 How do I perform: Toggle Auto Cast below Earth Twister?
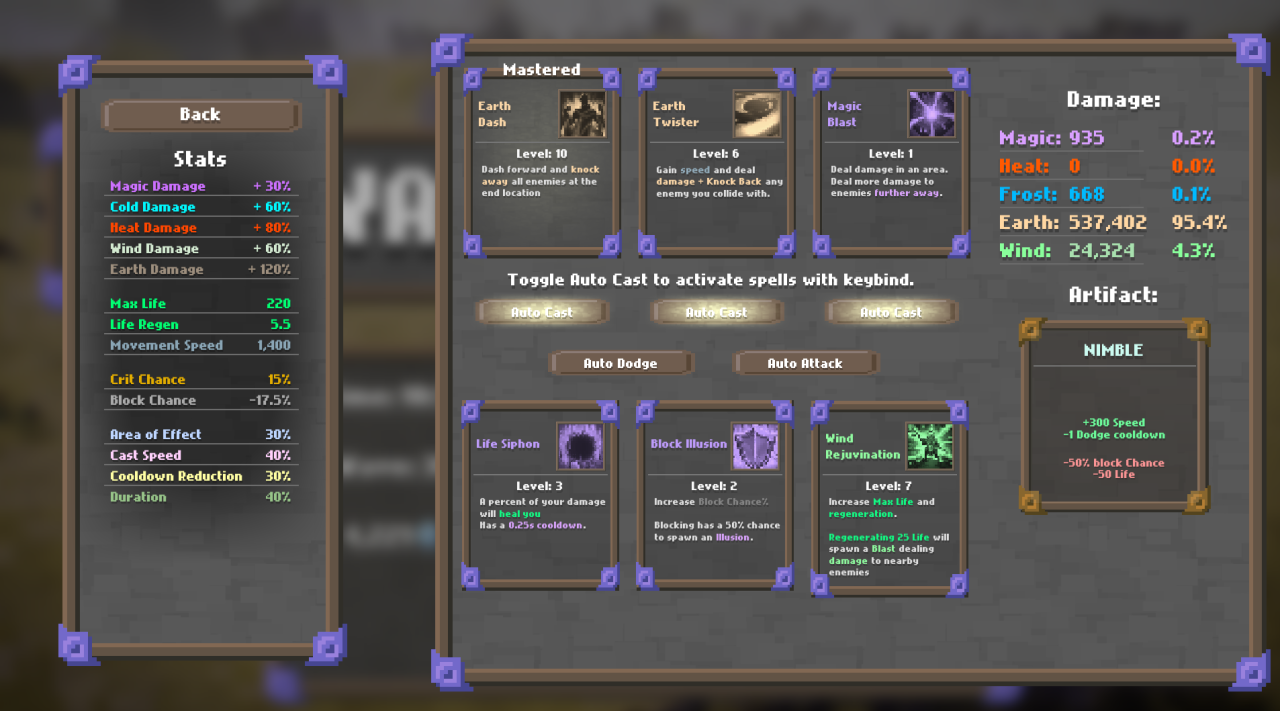716,312
